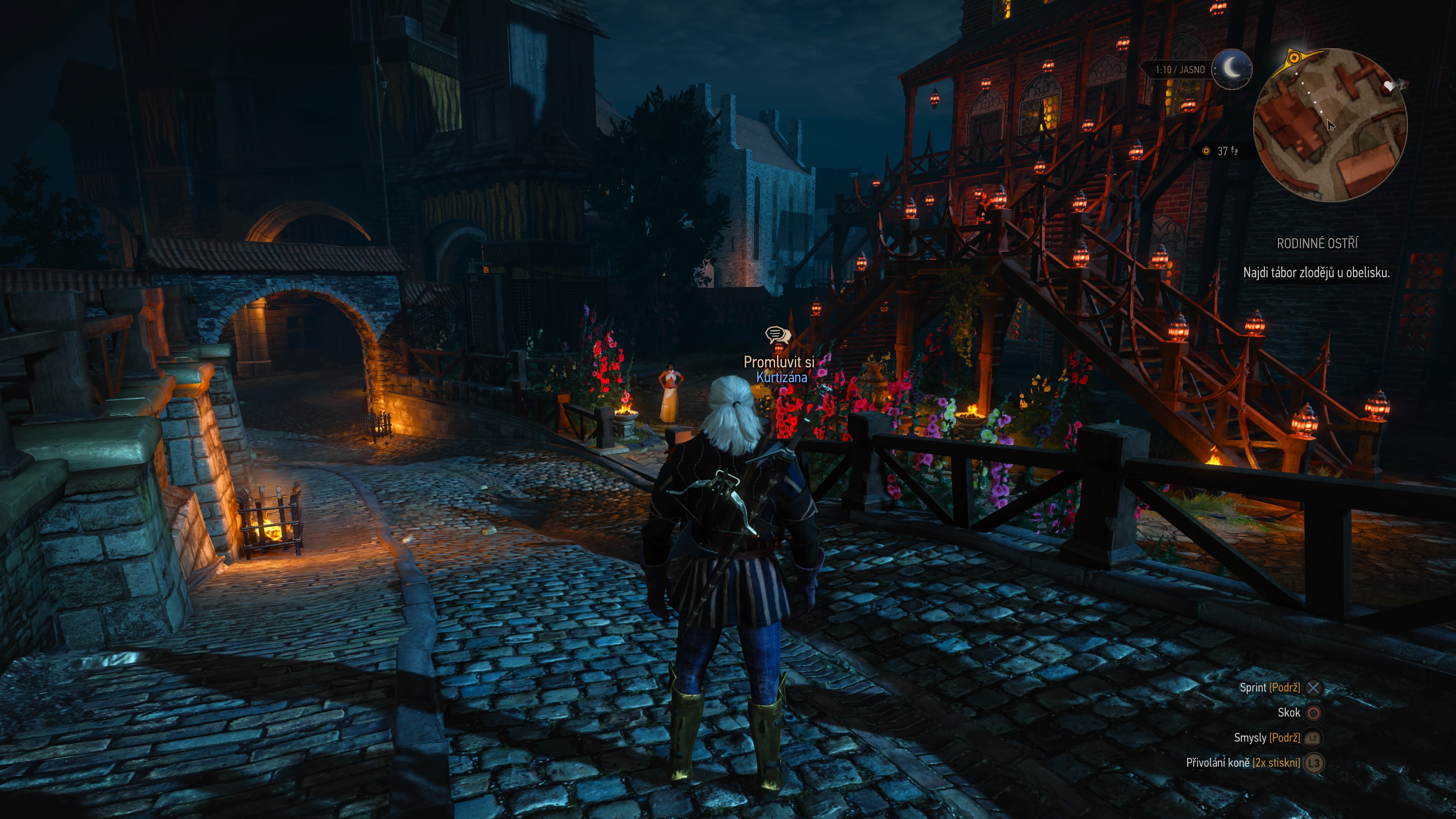
Task: Choose the Promluvit si speech bubble prompt
Action: click(x=778, y=335)
